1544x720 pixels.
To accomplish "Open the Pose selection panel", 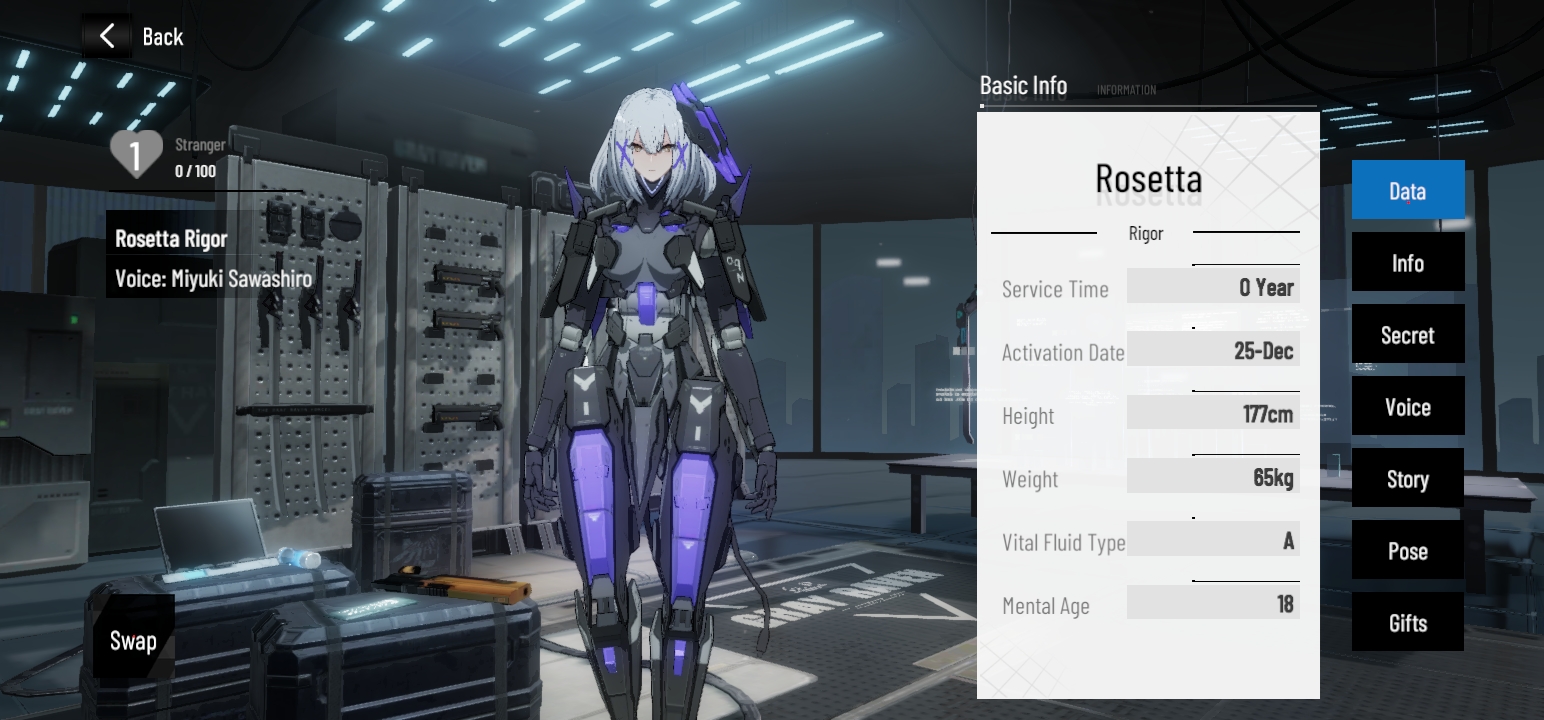I will 1407,550.
